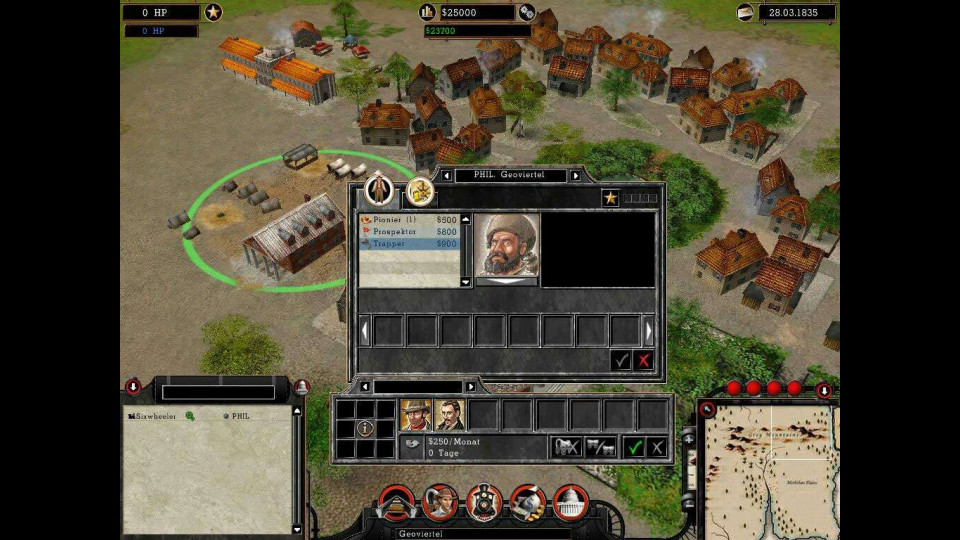Click the info icon in the lower grid
This screenshot has width=960, height=540.
click(x=365, y=428)
